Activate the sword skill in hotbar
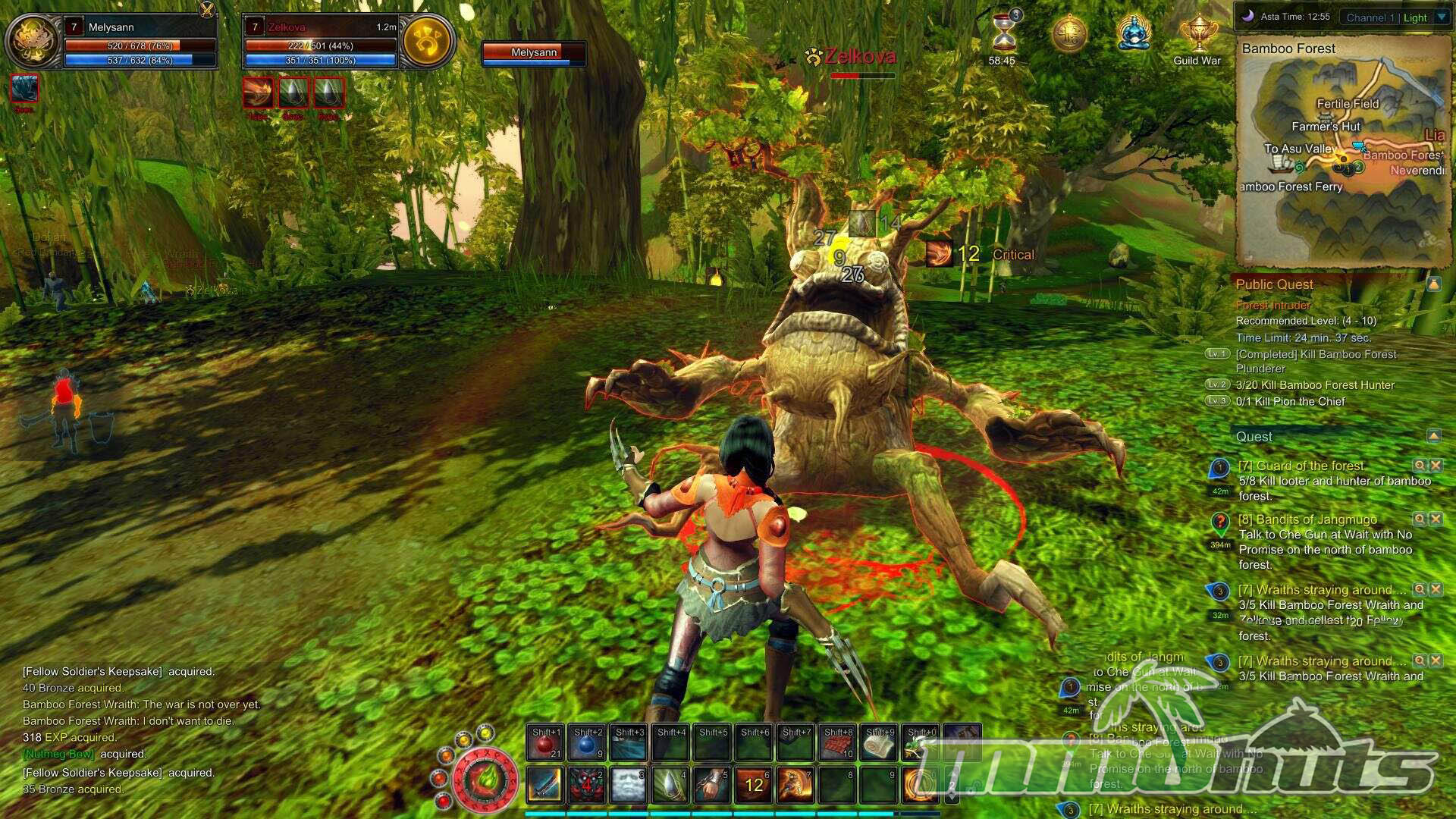1456x819 pixels. [x=544, y=785]
